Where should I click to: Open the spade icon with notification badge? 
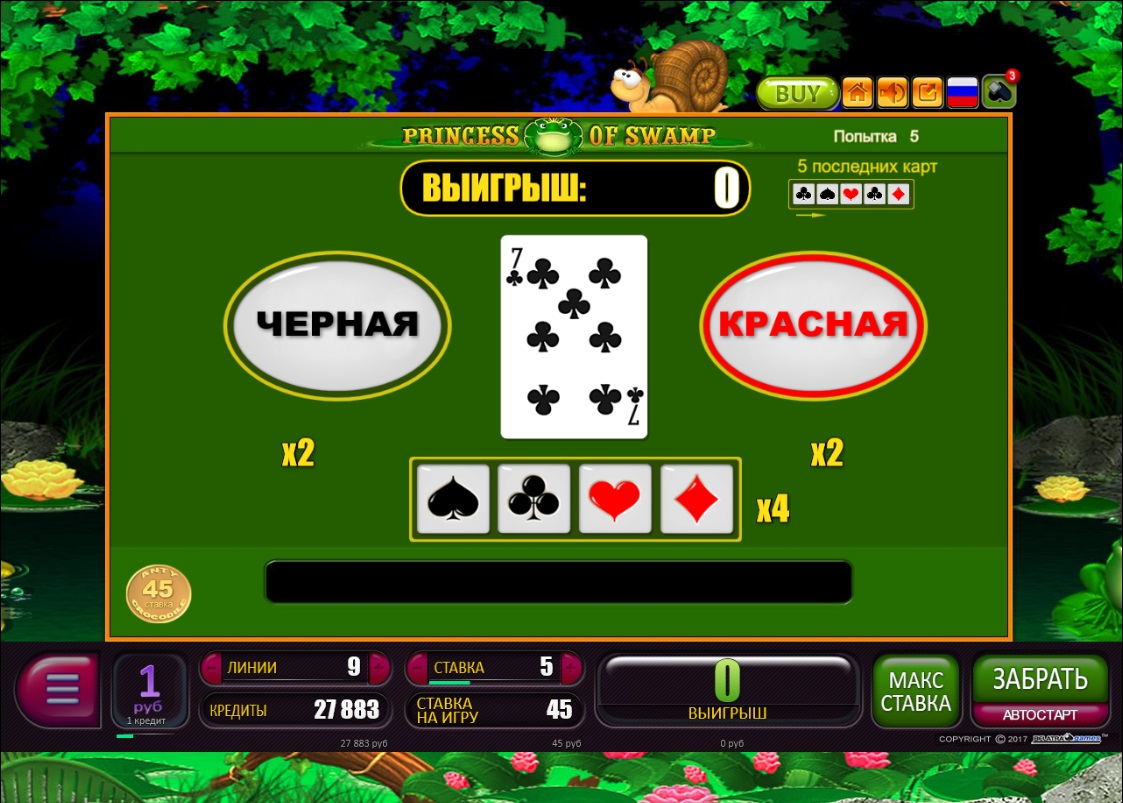997,93
